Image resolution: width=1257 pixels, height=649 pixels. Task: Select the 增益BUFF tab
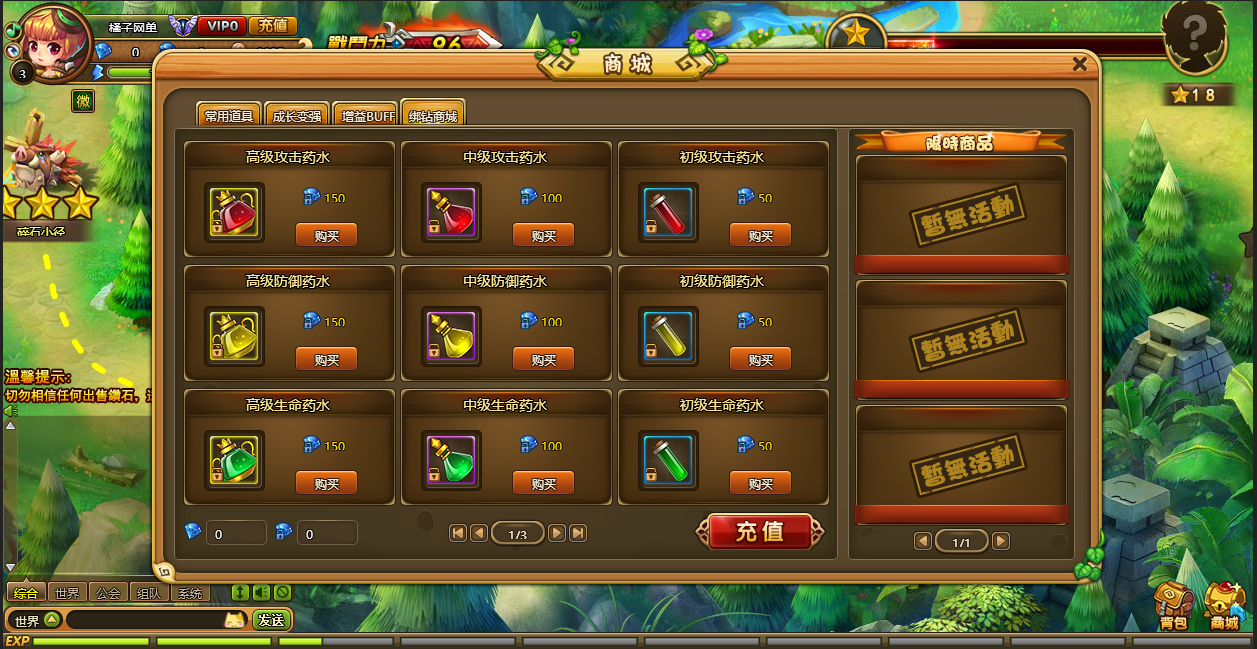pyautogui.click(x=365, y=115)
